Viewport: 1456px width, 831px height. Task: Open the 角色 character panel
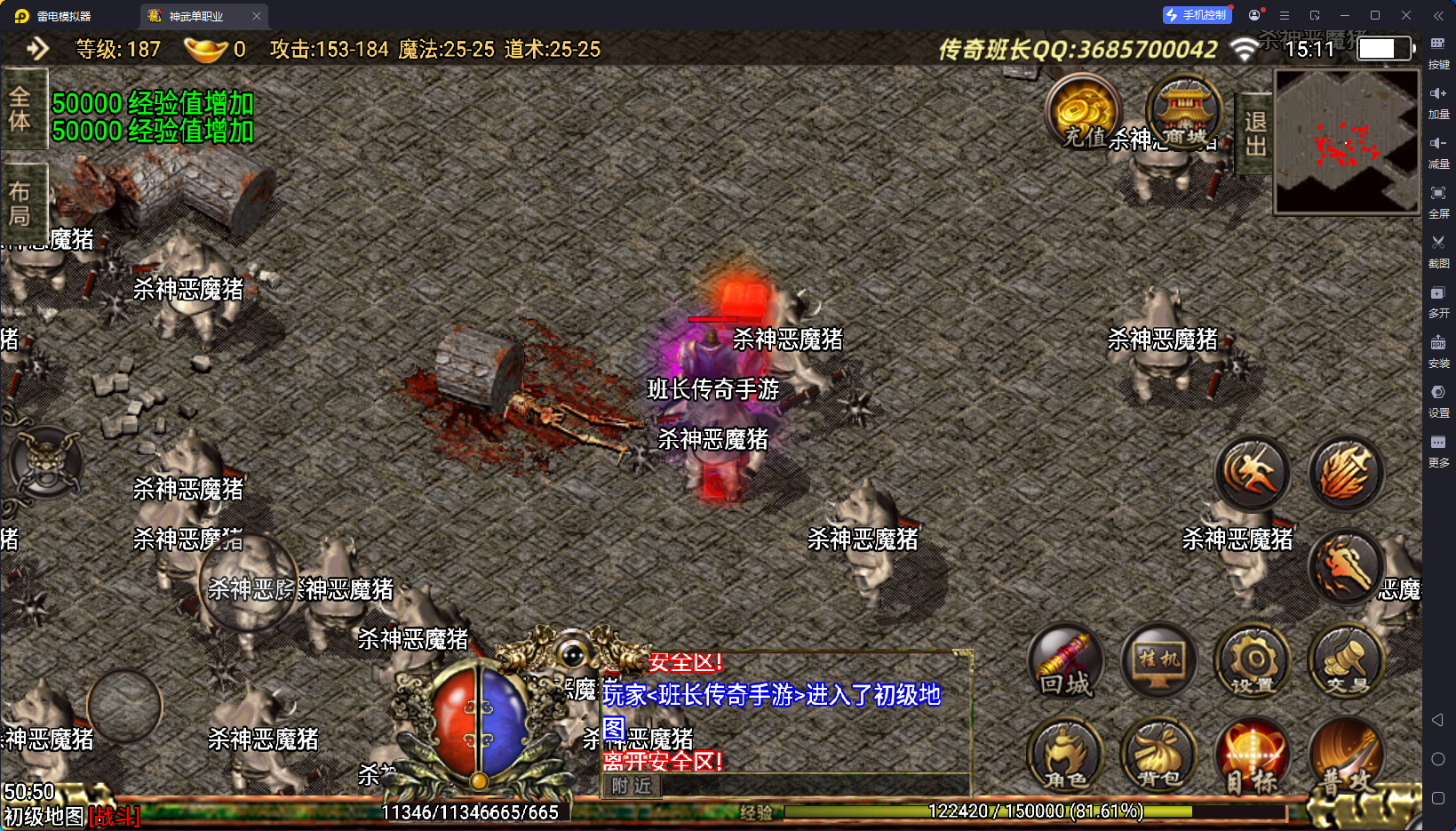point(1065,756)
